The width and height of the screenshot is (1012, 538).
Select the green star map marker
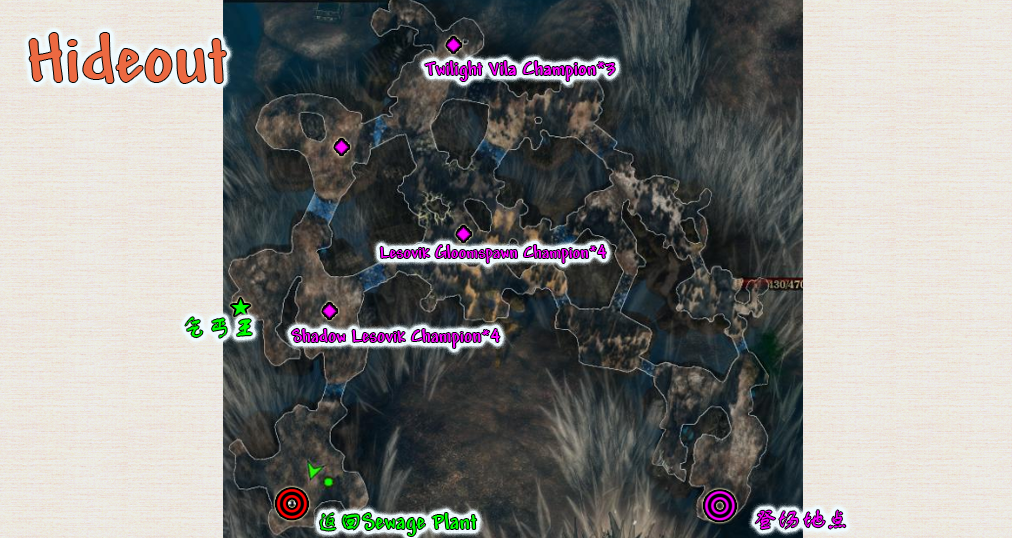point(240,307)
